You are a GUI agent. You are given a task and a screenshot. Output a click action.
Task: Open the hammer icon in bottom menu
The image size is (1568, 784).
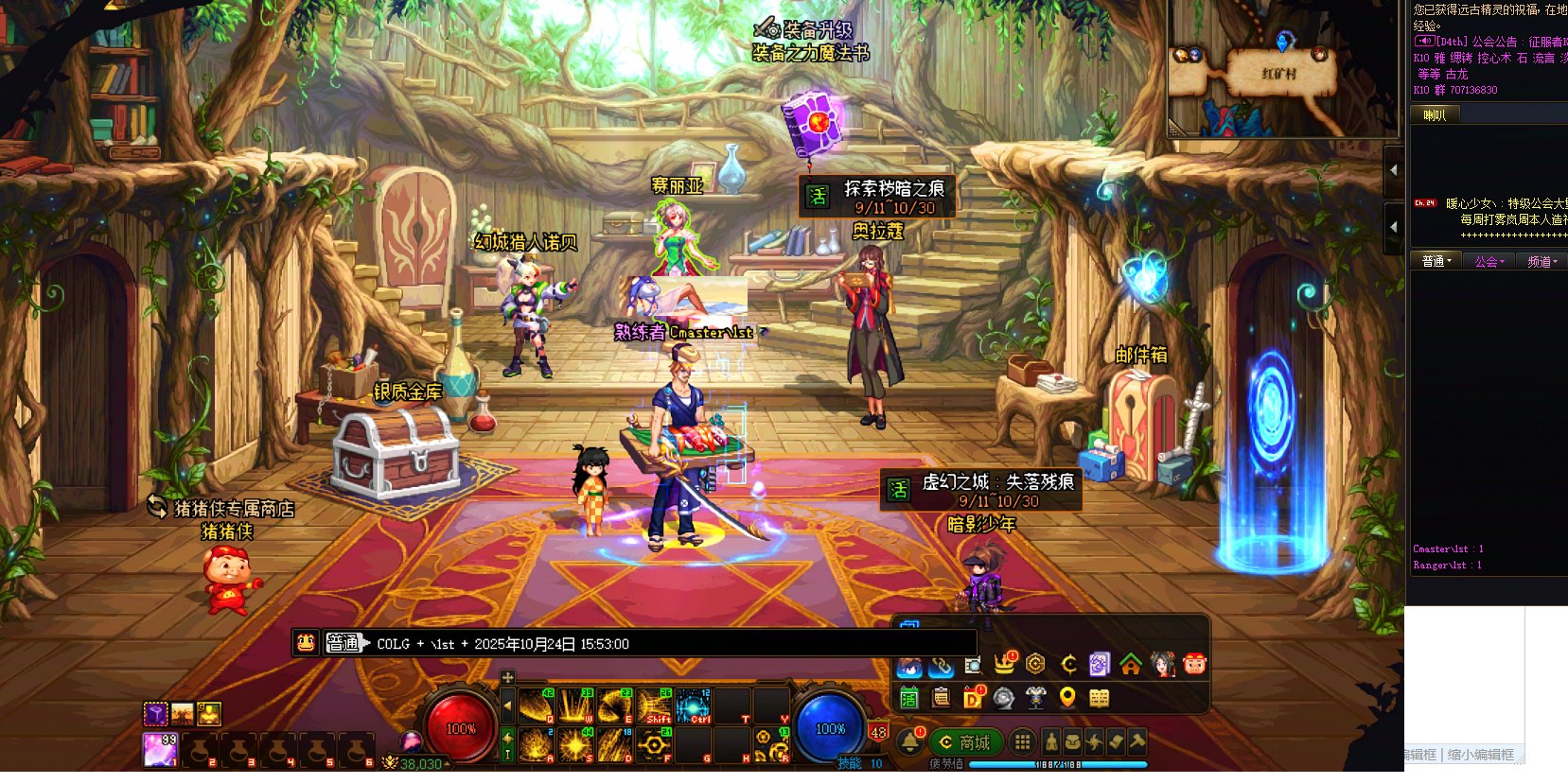(x=1136, y=742)
